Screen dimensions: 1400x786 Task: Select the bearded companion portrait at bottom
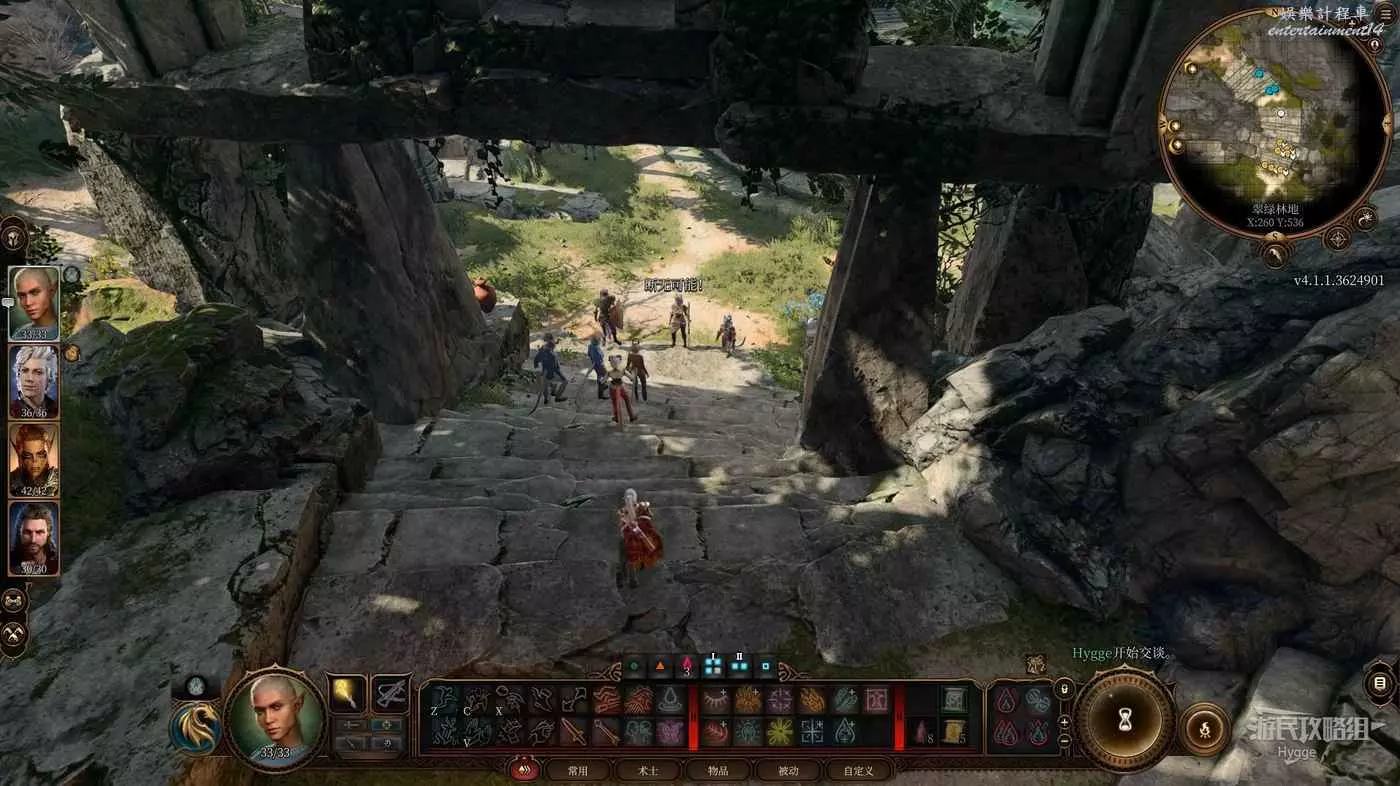[34, 536]
